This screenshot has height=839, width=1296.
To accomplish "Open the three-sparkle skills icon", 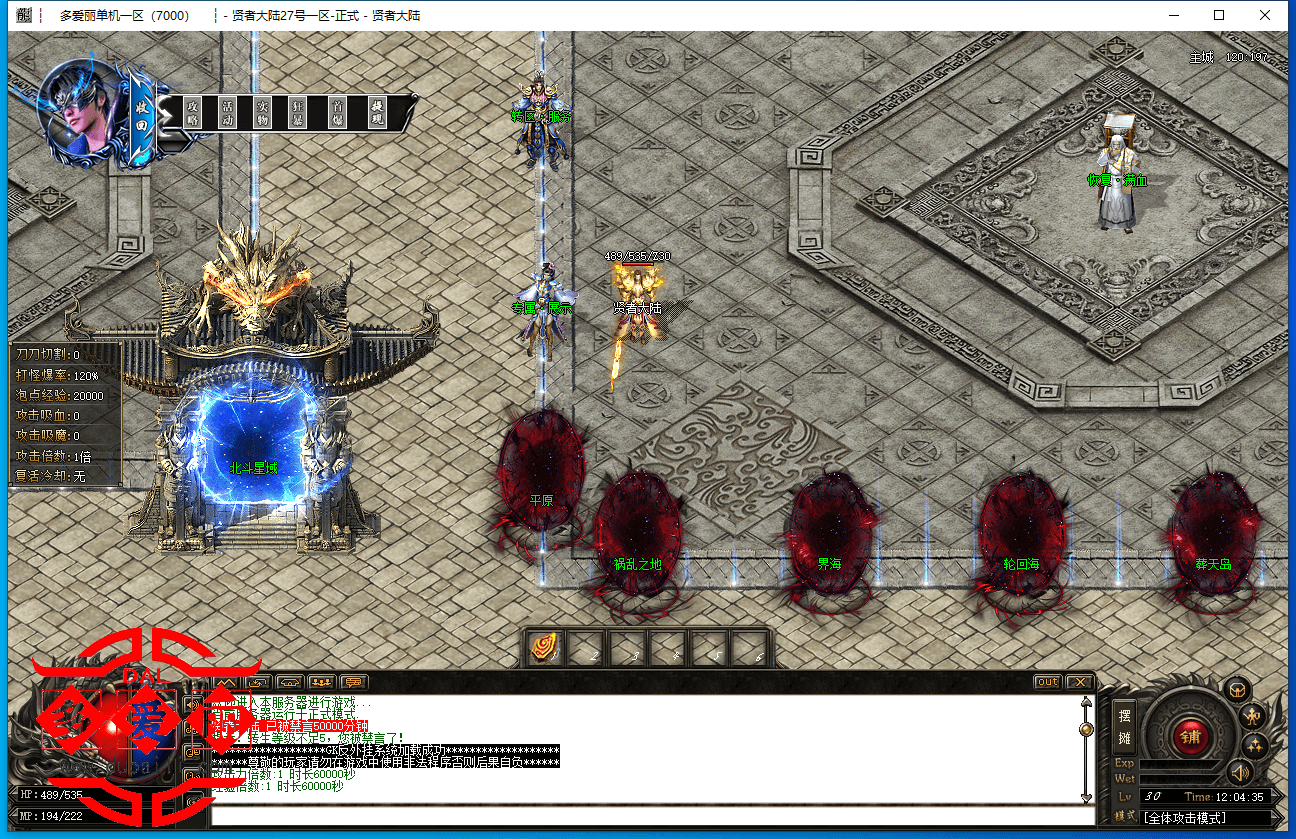I will click(1254, 745).
